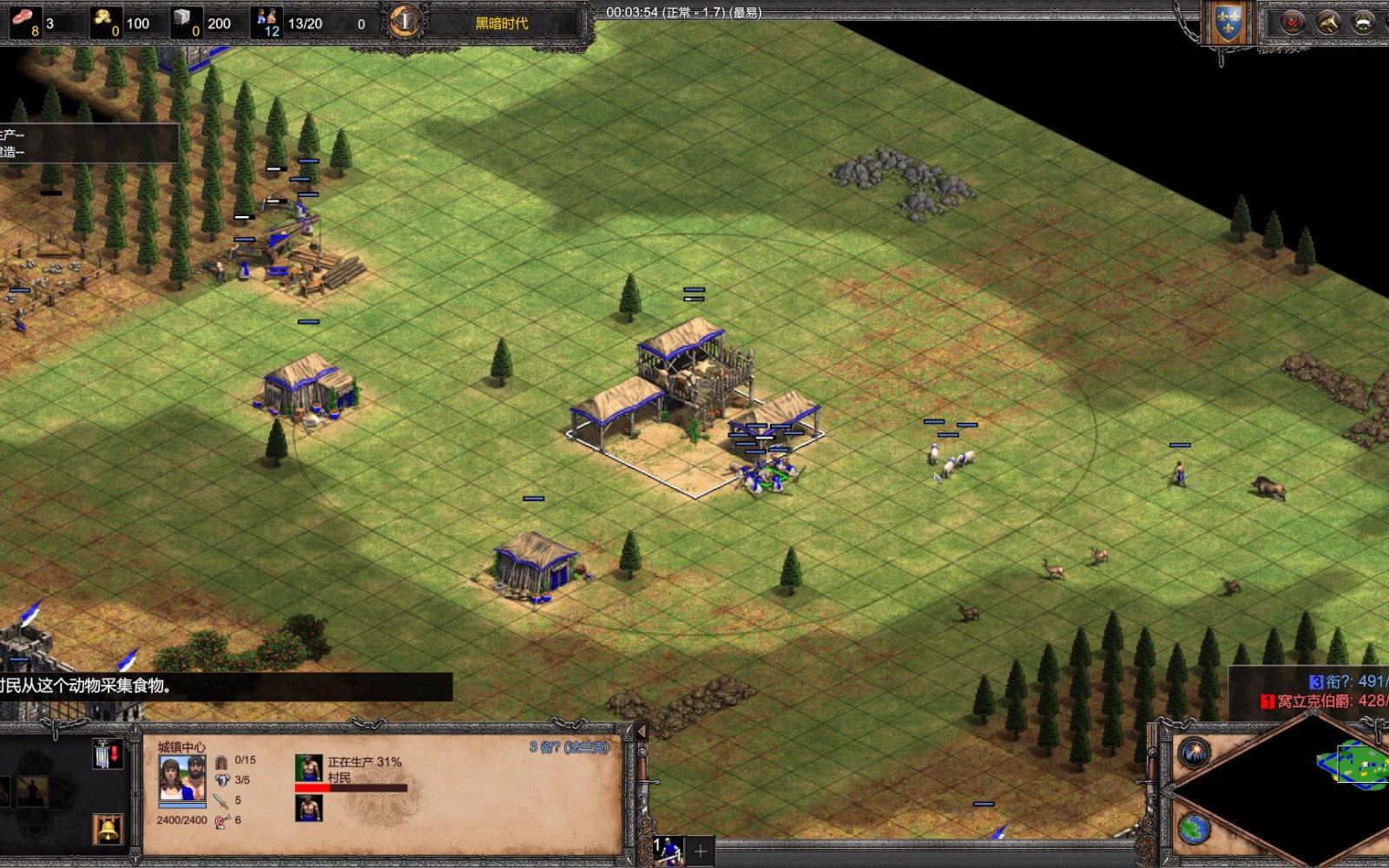The height and width of the screenshot is (868, 1389).
Task: Click the minimap to move the view
Action: coord(1354,766)
